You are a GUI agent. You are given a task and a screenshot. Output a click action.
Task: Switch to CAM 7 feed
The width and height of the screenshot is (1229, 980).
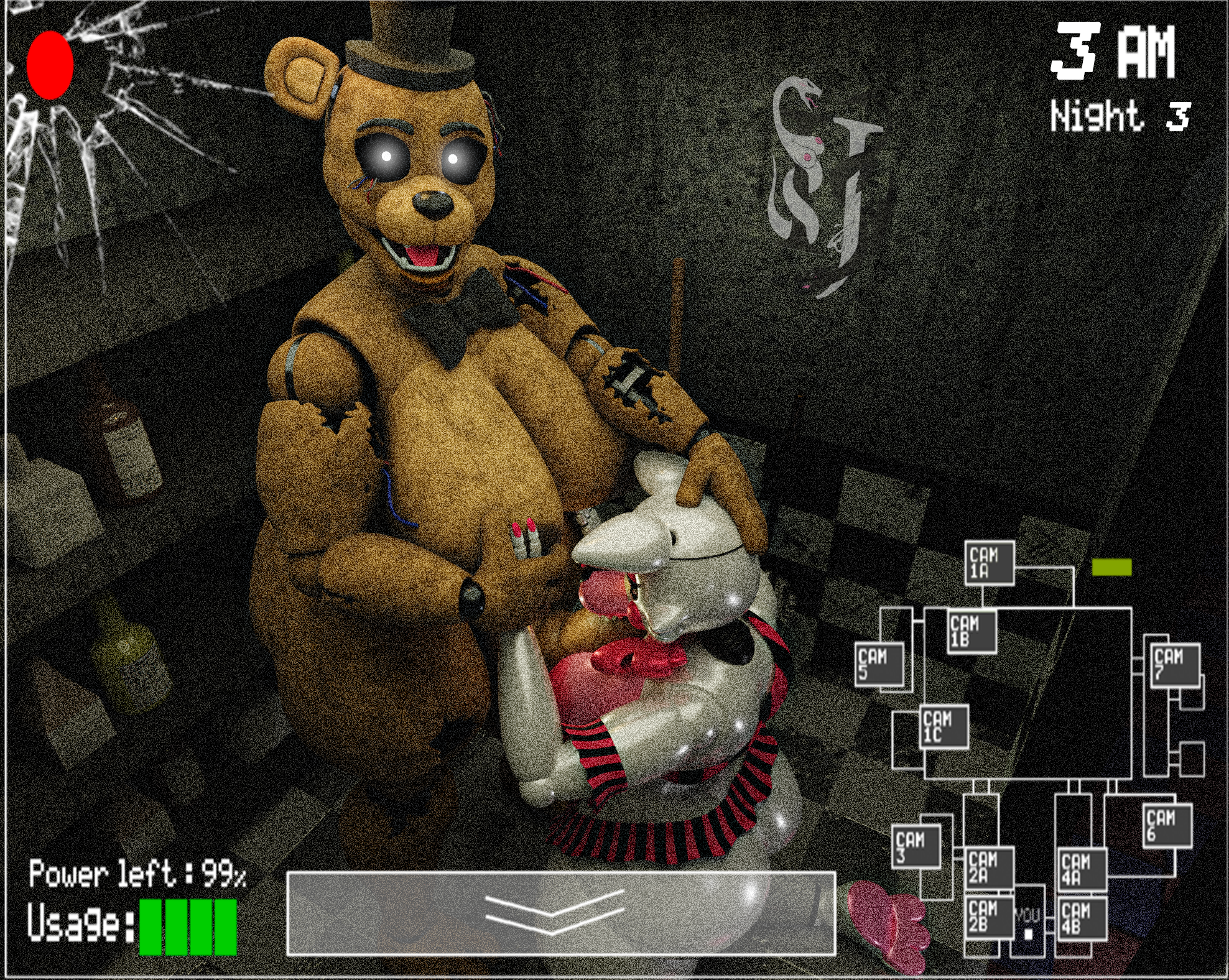coord(1175,665)
